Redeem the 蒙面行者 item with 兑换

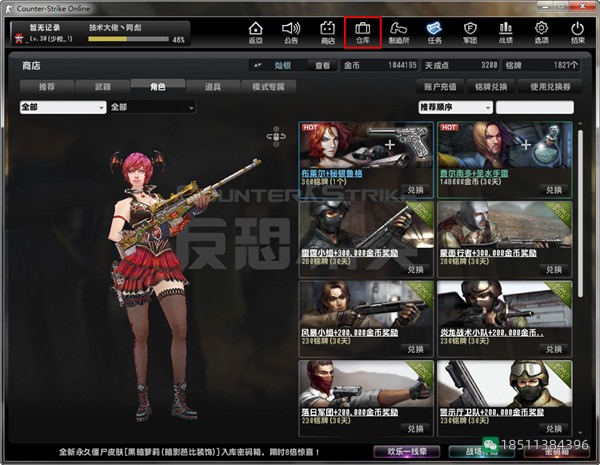pyautogui.click(x=549, y=268)
